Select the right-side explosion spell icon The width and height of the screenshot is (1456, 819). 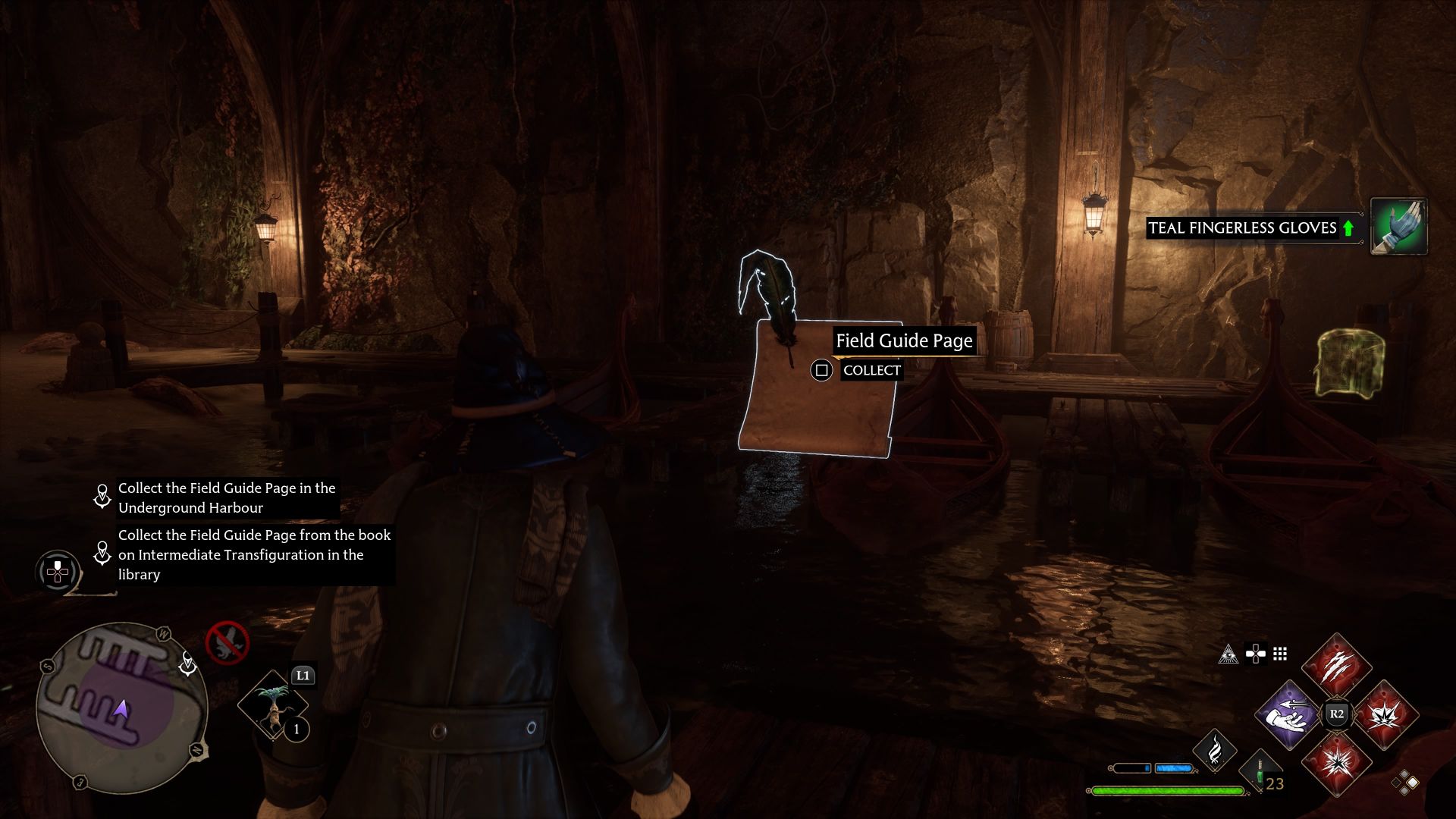(1385, 717)
